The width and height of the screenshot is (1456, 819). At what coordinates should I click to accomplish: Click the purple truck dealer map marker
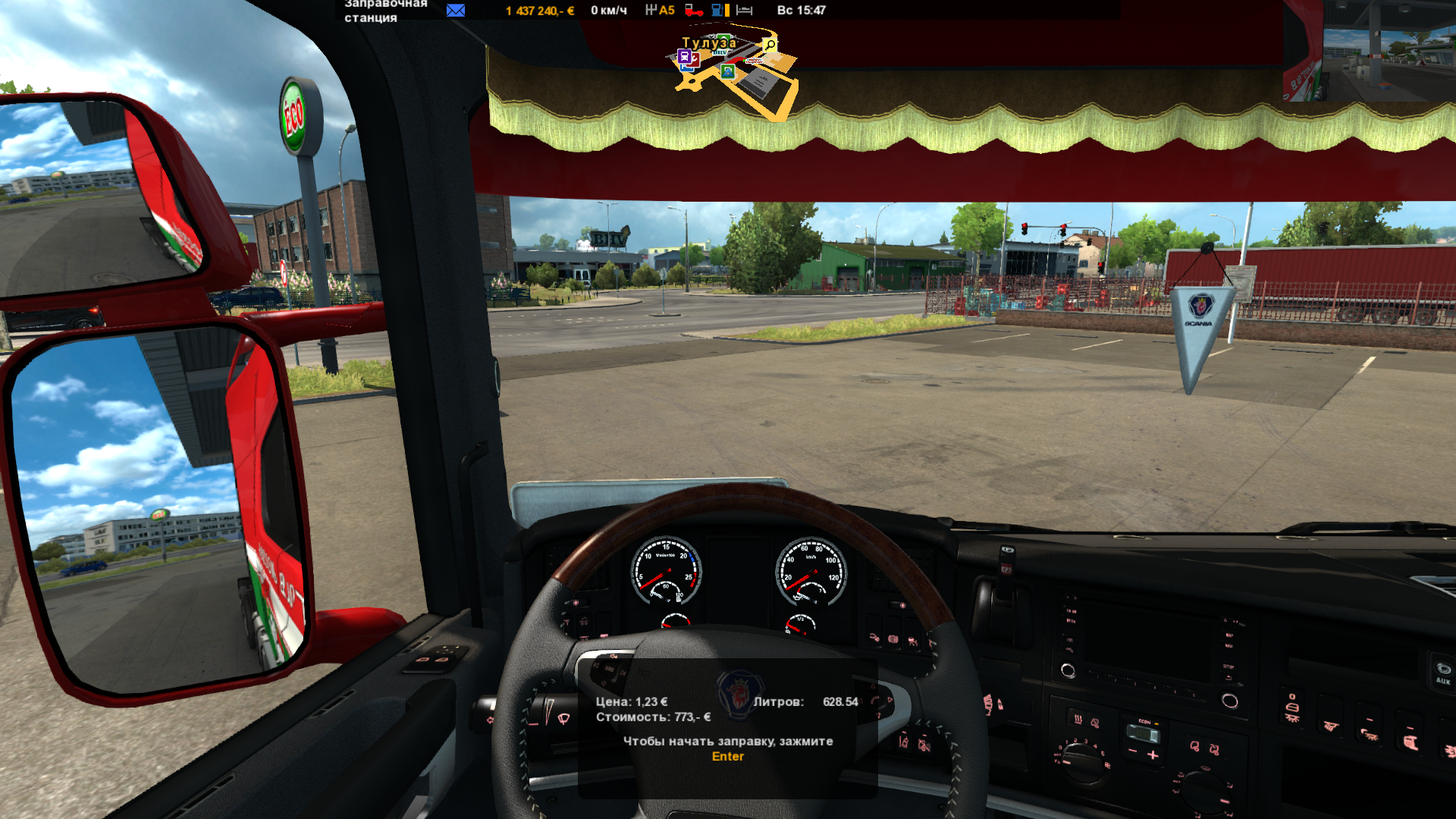[x=684, y=57]
